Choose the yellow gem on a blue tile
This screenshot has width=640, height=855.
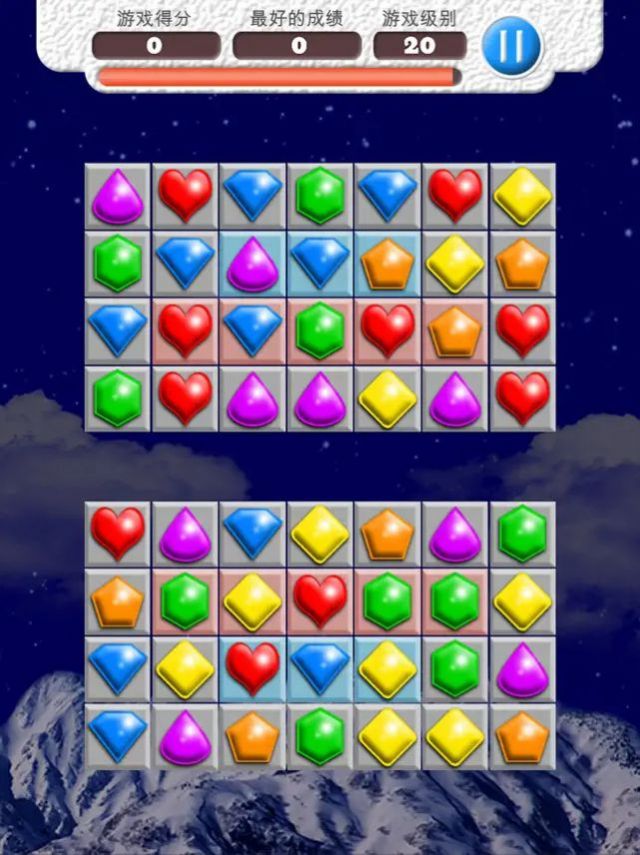(387, 668)
